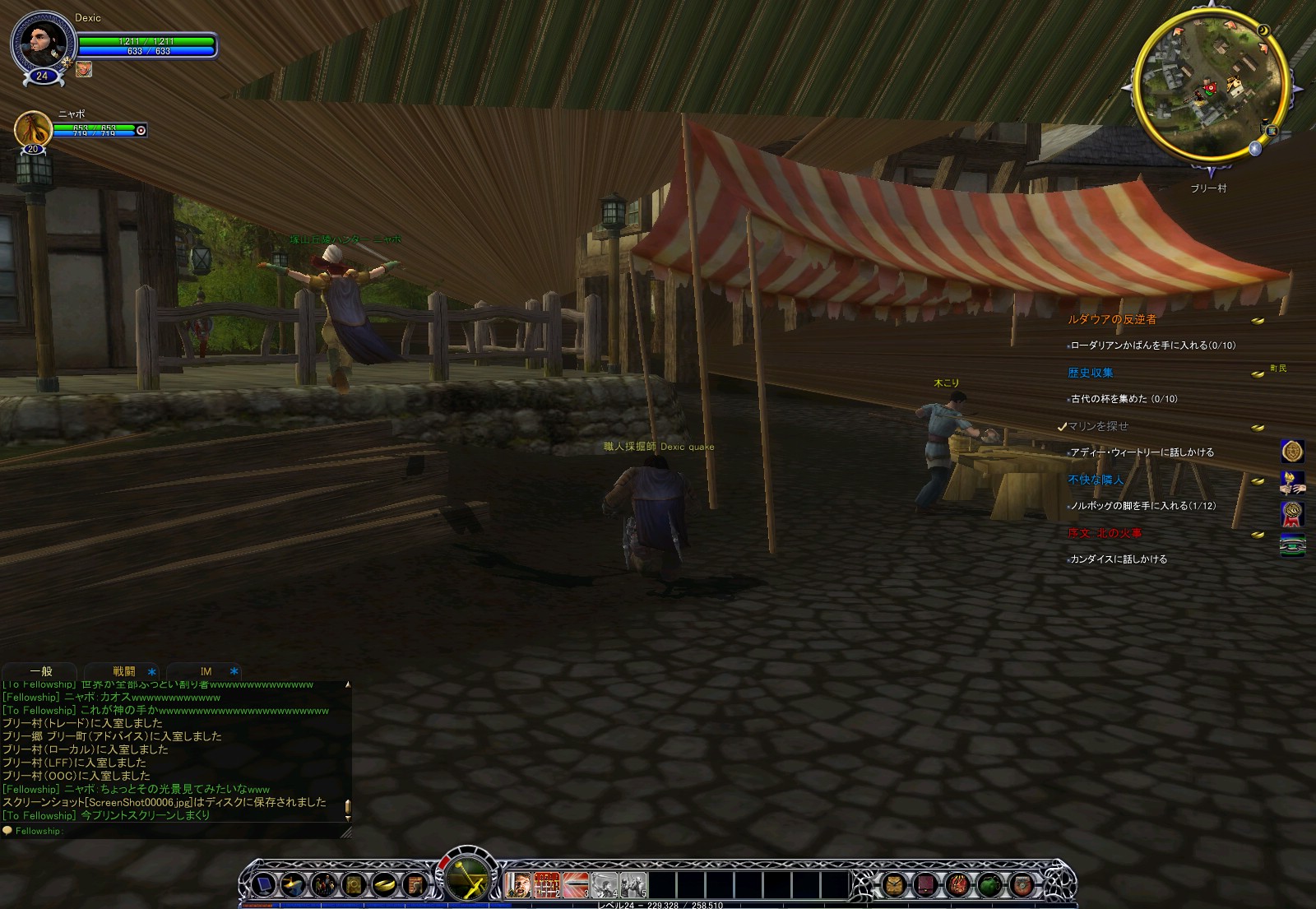Screen dimensions: 1316x909
Task: Target fellowship member ニャボ's portrait
Action: click(33, 130)
